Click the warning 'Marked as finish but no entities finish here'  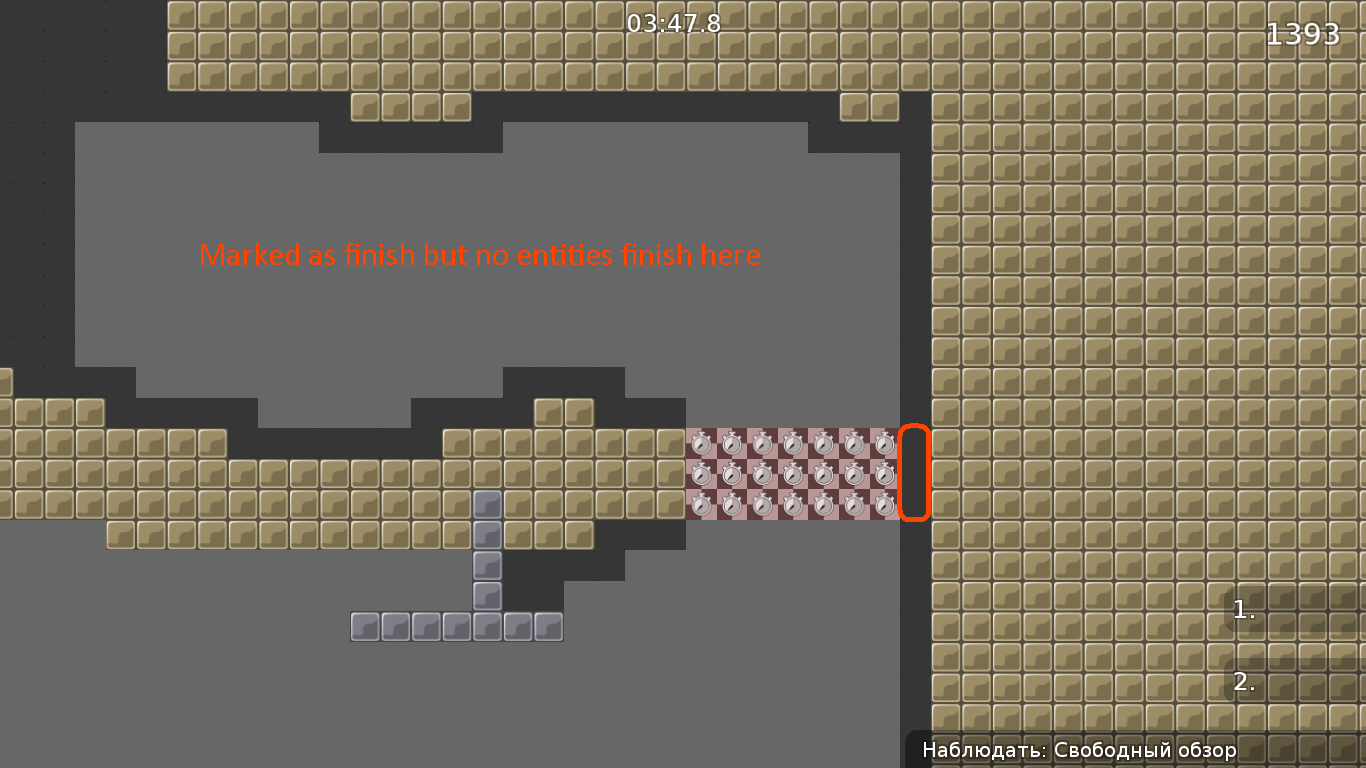point(480,255)
